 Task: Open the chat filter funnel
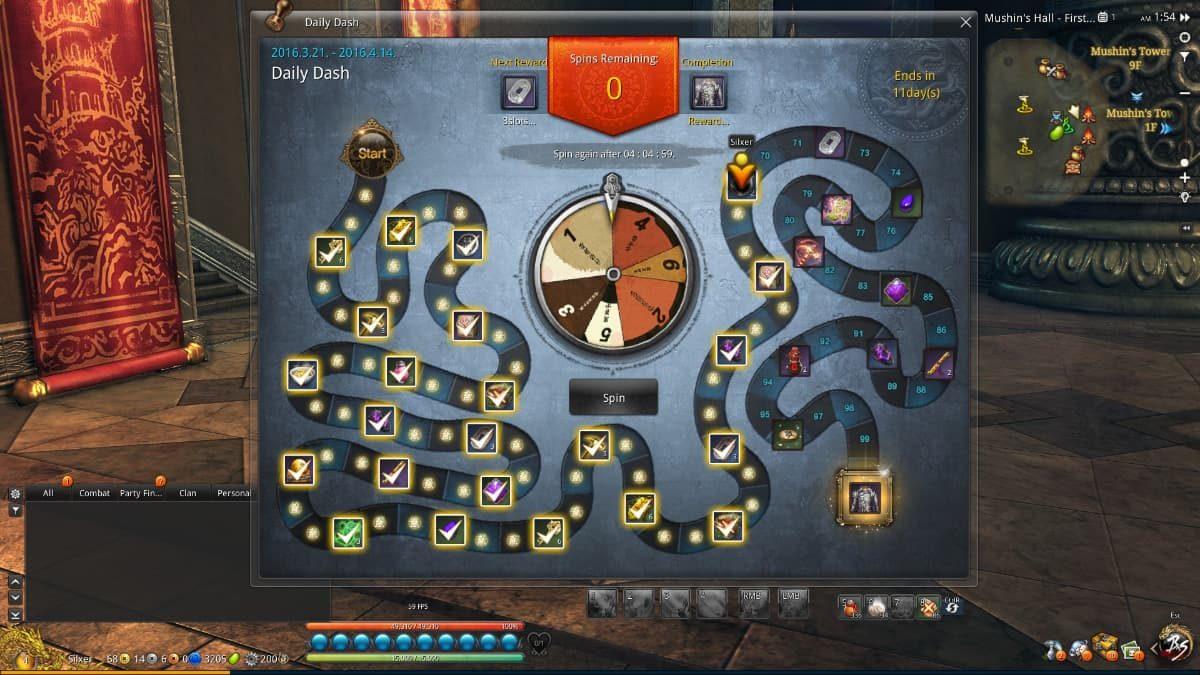(x=15, y=510)
